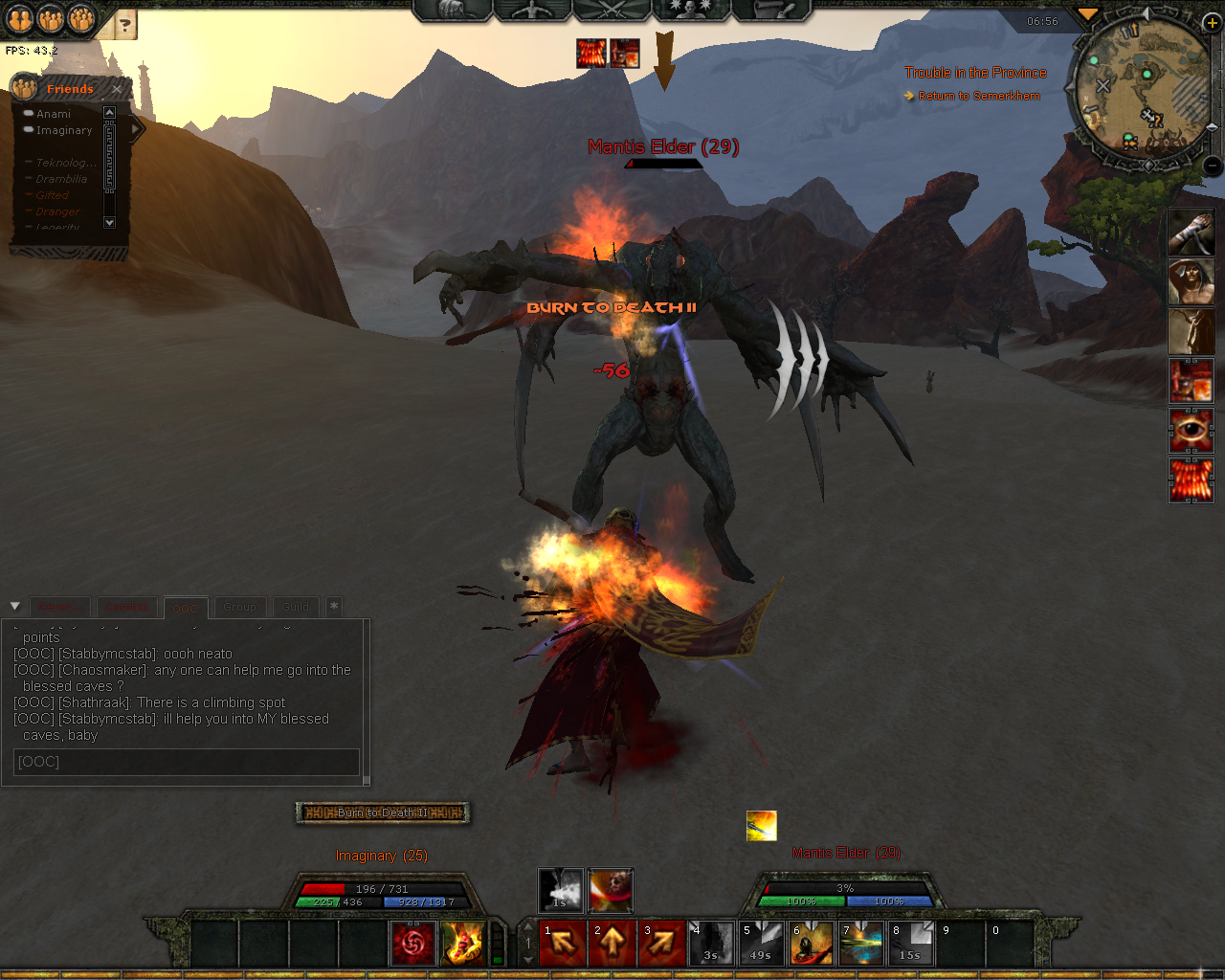
Task: Open the crossed swords top menu button
Action: 612,10
